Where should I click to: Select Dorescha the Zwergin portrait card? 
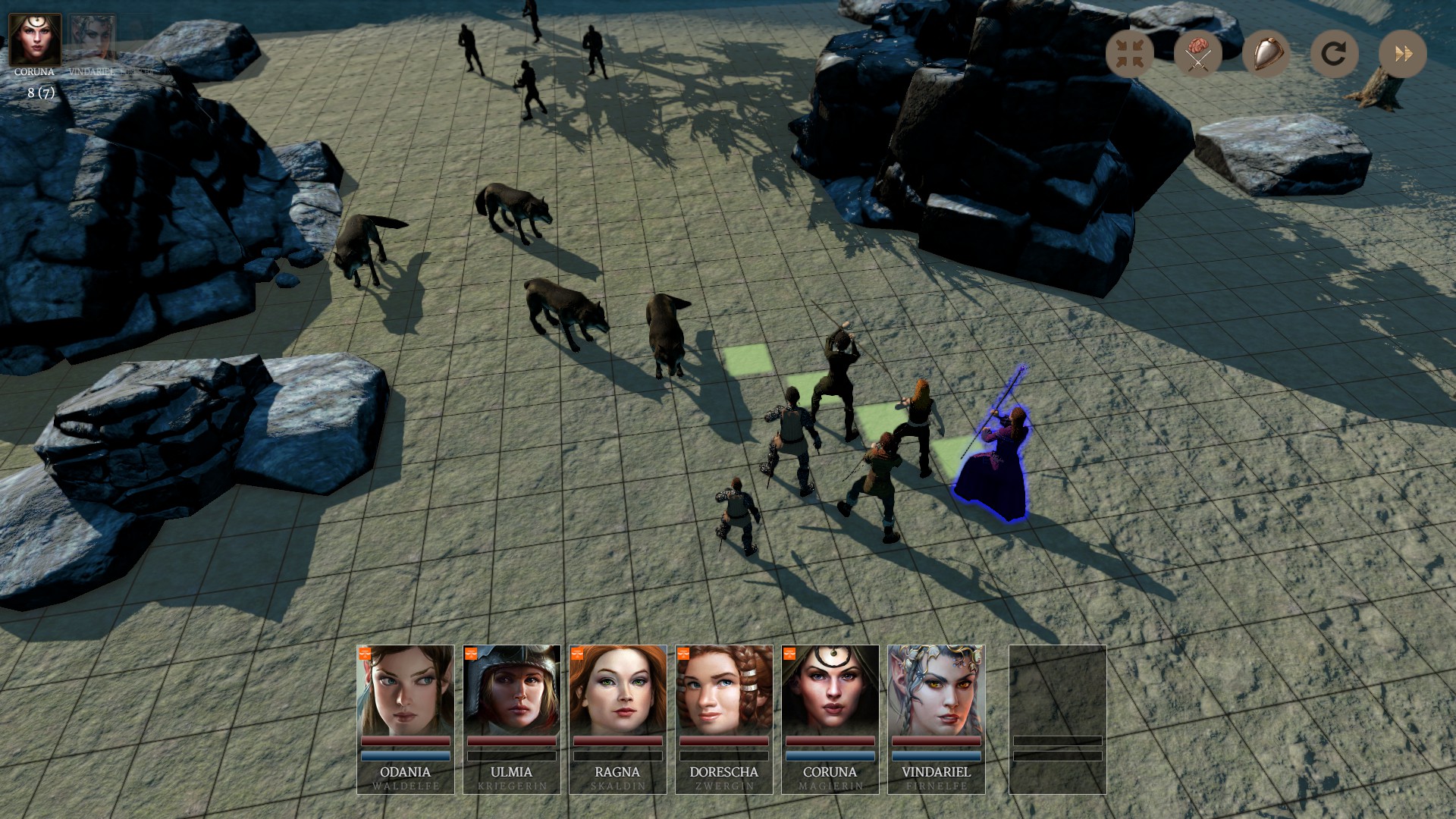[x=724, y=718]
